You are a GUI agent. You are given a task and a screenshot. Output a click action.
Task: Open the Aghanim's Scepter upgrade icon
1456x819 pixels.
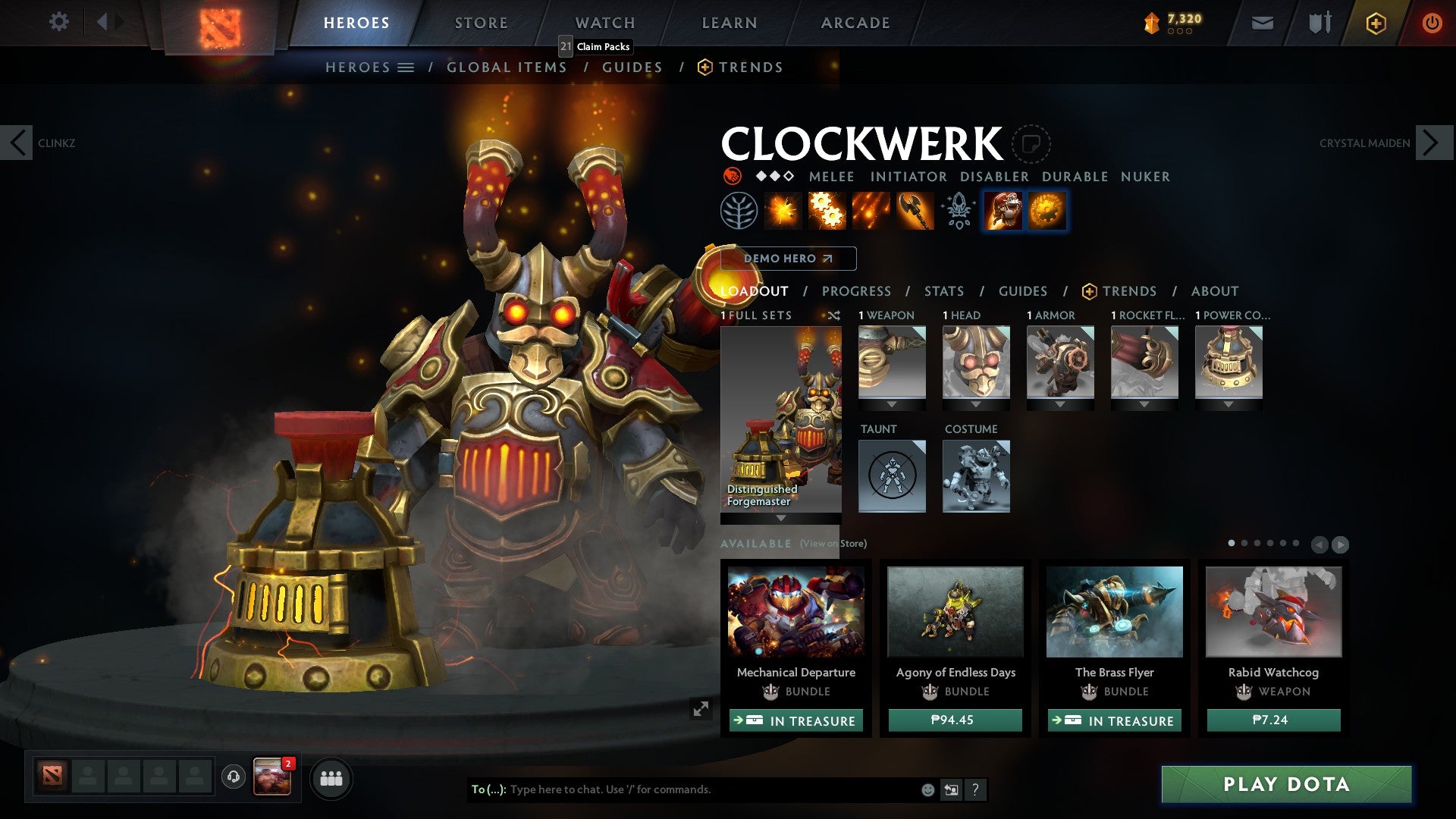pyautogui.click(x=957, y=211)
